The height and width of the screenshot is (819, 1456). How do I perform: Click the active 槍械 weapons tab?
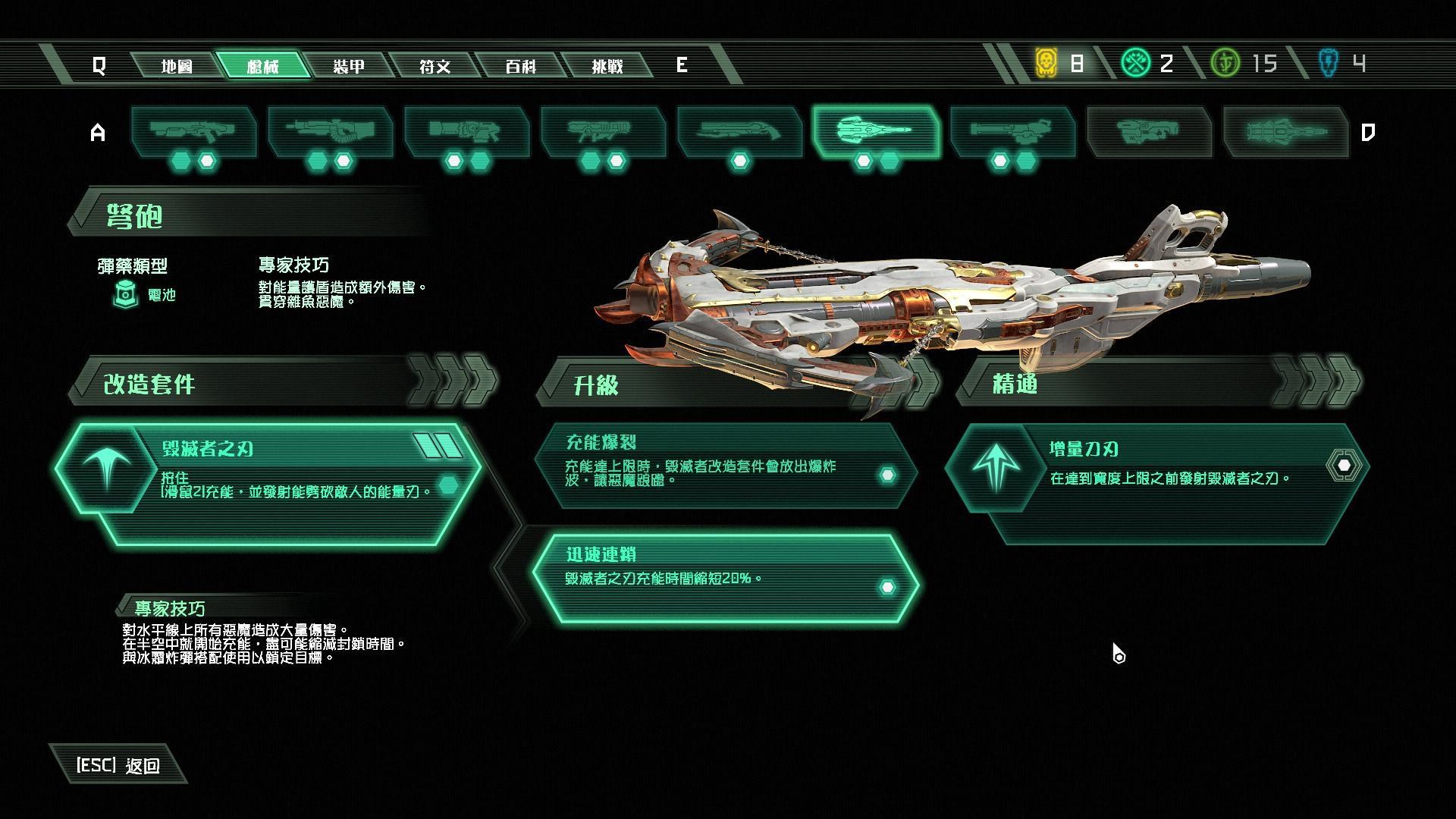click(x=263, y=66)
